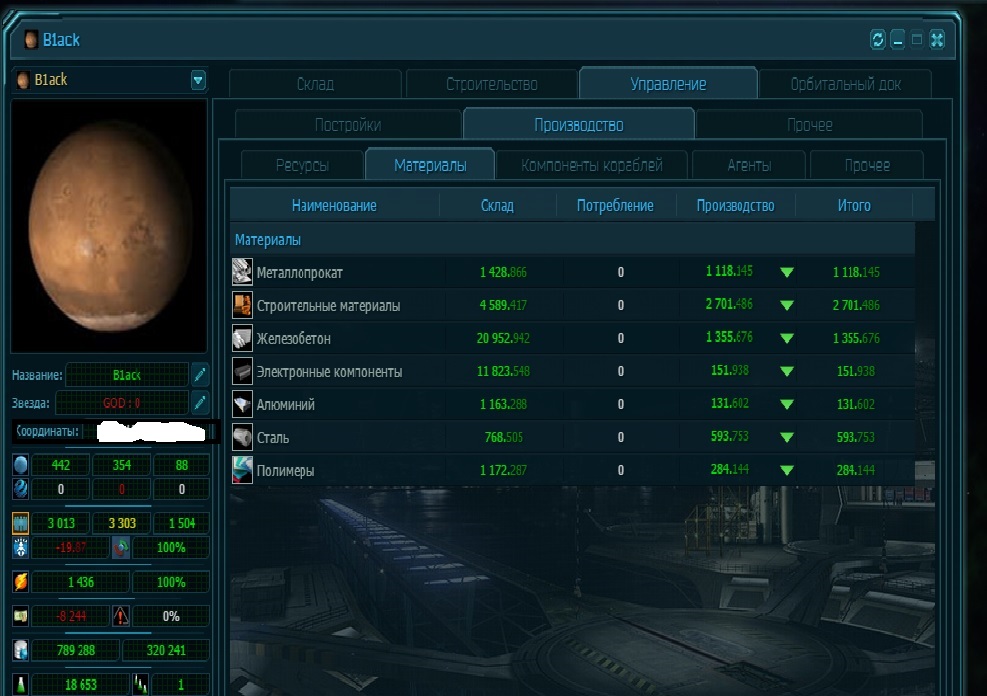The height and width of the screenshot is (696, 987).
Task: Select the Агенты tab
Action: click(749, 165)
